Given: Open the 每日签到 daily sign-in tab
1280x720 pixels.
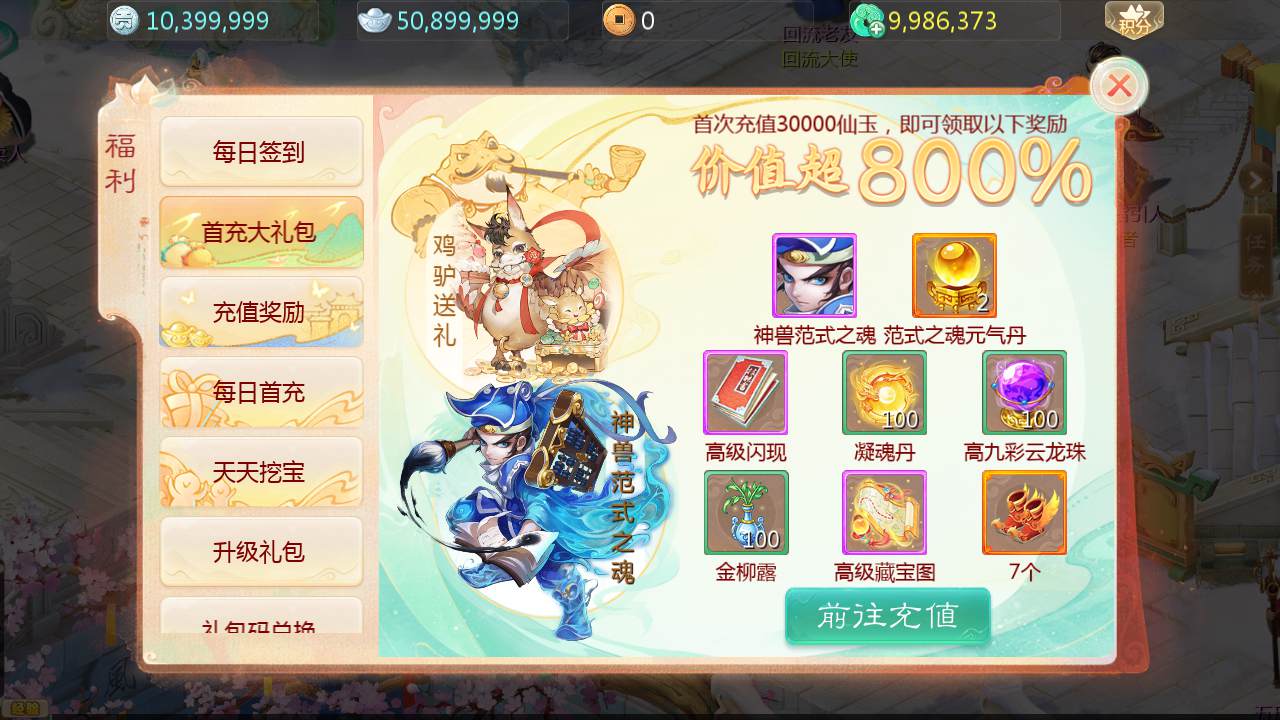Looking at the screenshot, I should [260, 152].
